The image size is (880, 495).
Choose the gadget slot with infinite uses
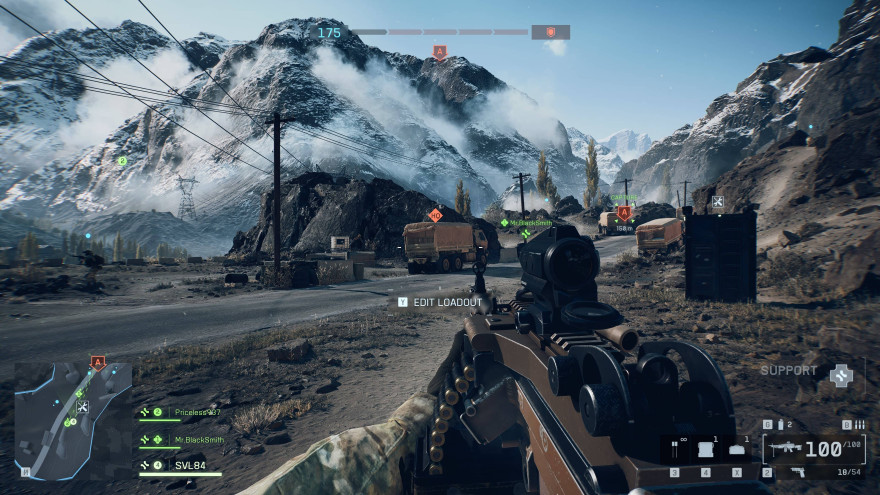pos(675,449)
